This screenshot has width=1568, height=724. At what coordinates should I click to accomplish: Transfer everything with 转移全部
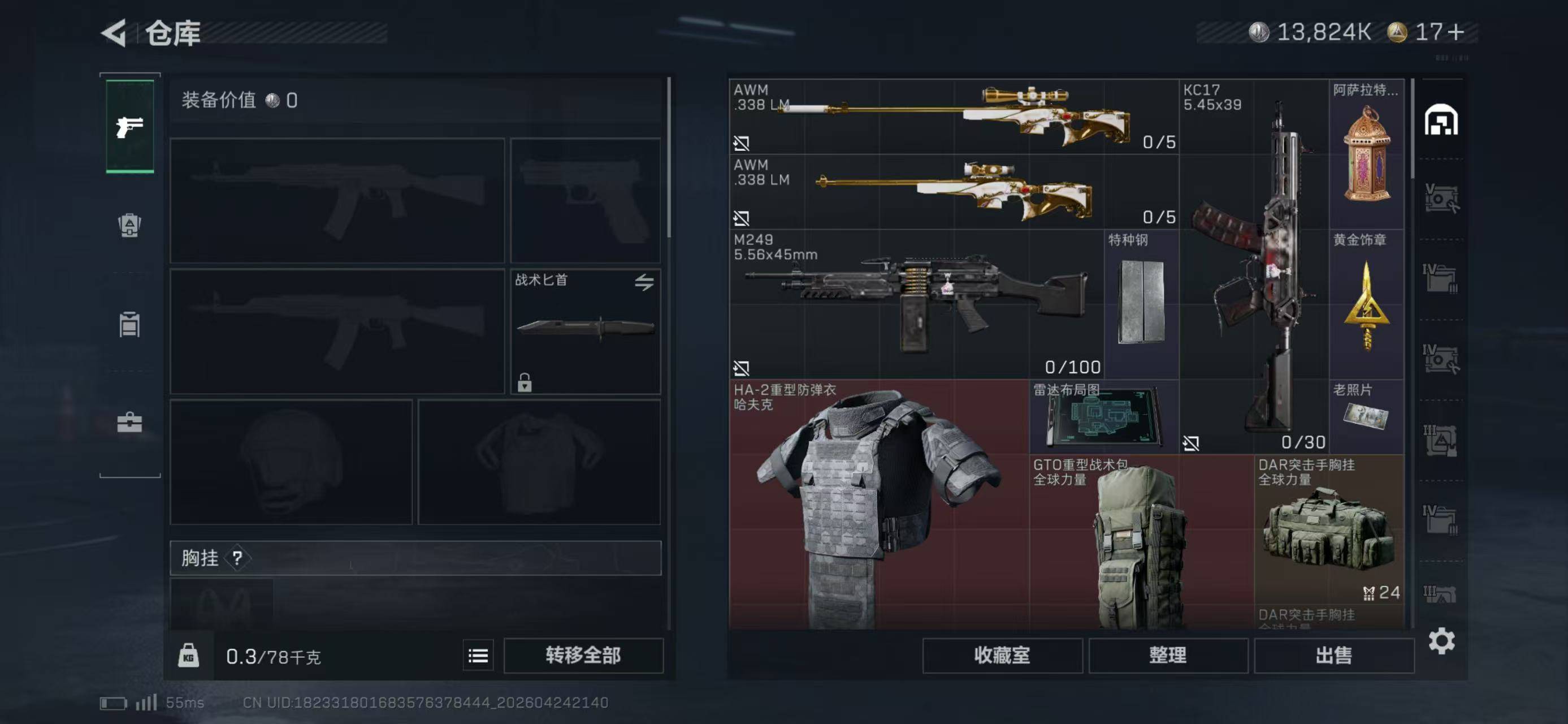point(583,655)
